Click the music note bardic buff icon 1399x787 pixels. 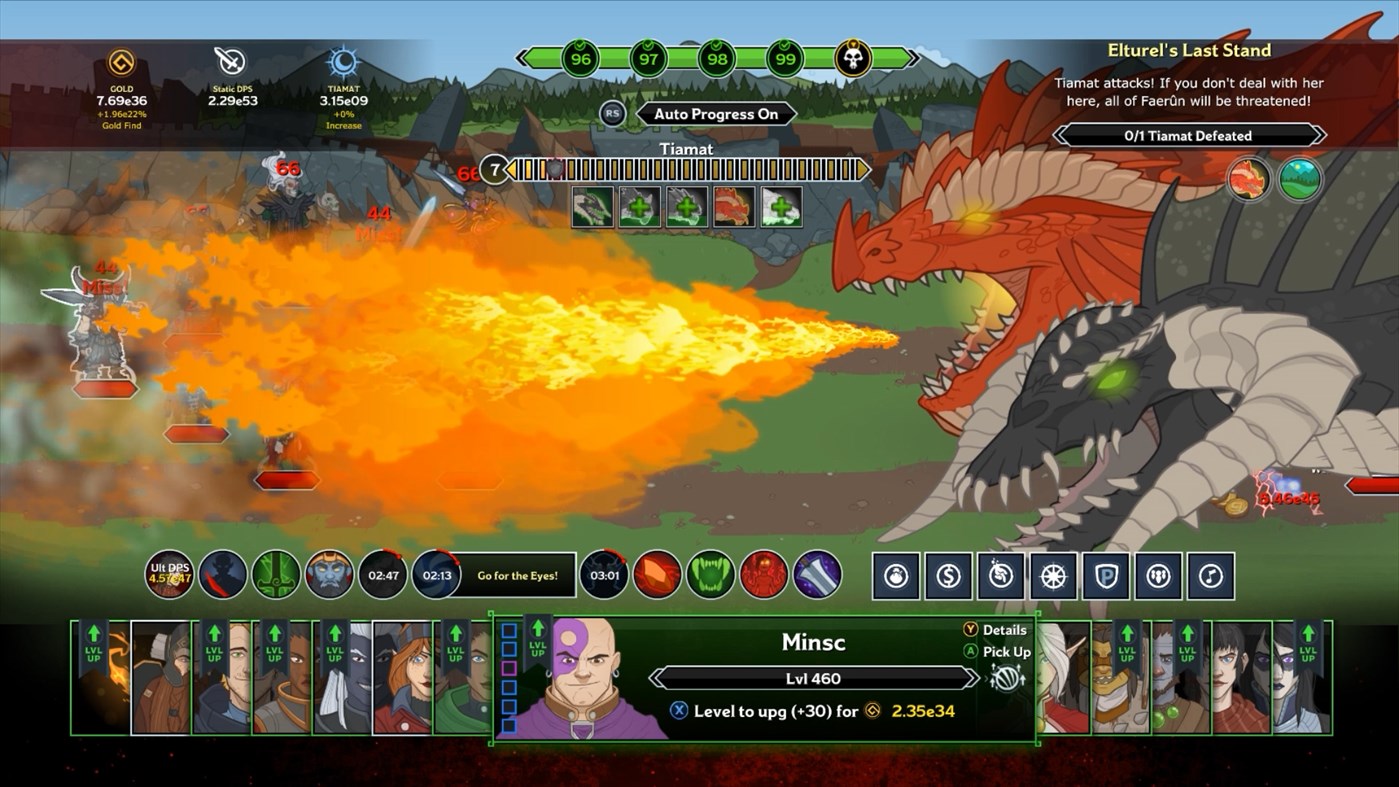(1211, 575)
